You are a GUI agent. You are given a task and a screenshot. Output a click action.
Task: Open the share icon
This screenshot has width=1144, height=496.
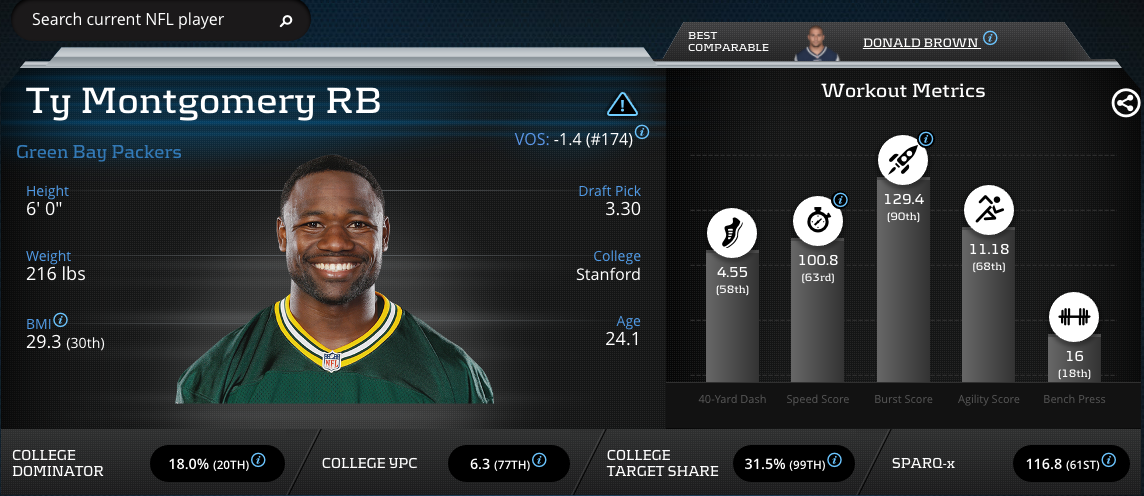point(1124,102)
